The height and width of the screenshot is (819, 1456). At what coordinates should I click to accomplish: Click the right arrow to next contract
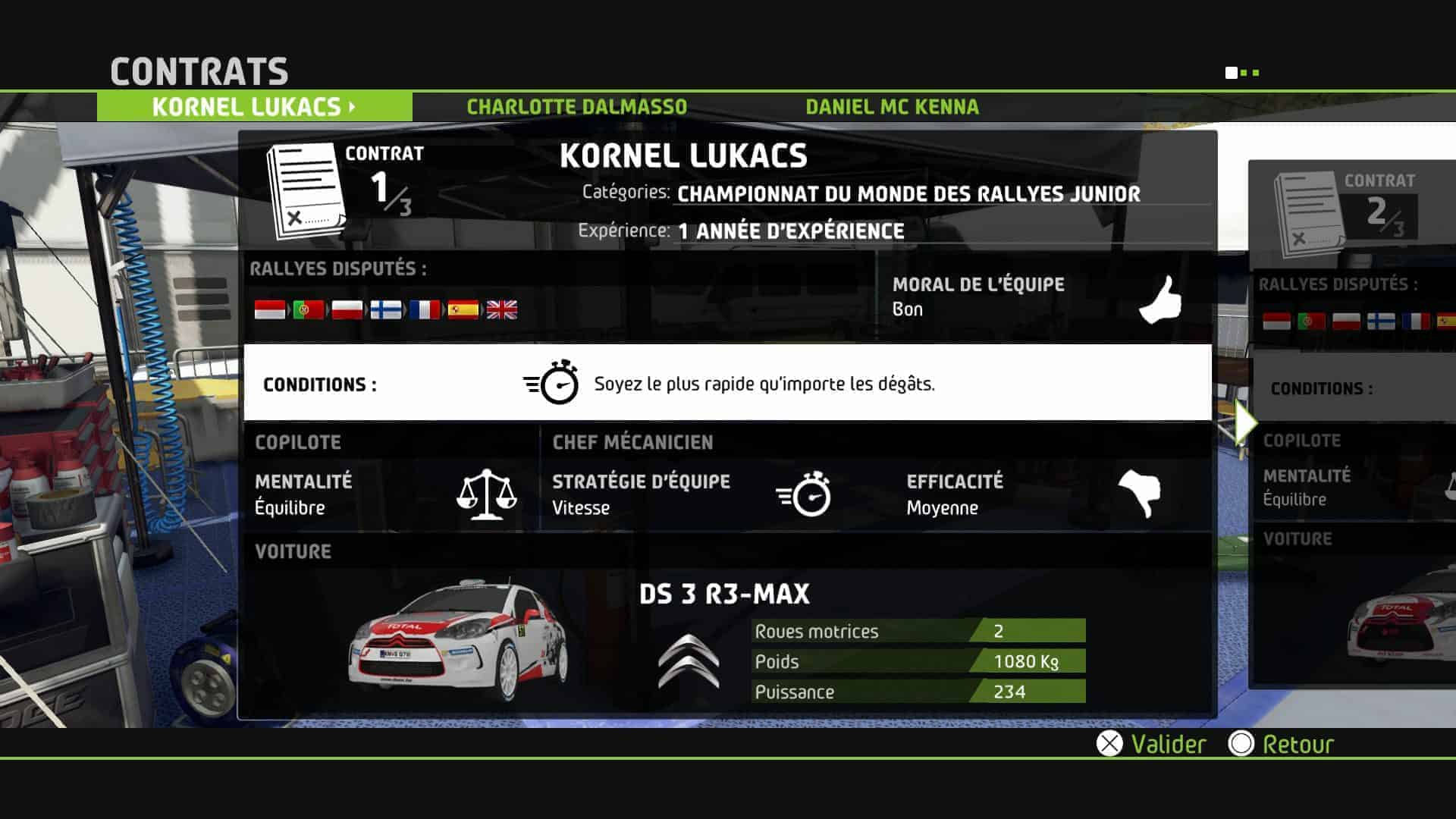[1244, 422]
